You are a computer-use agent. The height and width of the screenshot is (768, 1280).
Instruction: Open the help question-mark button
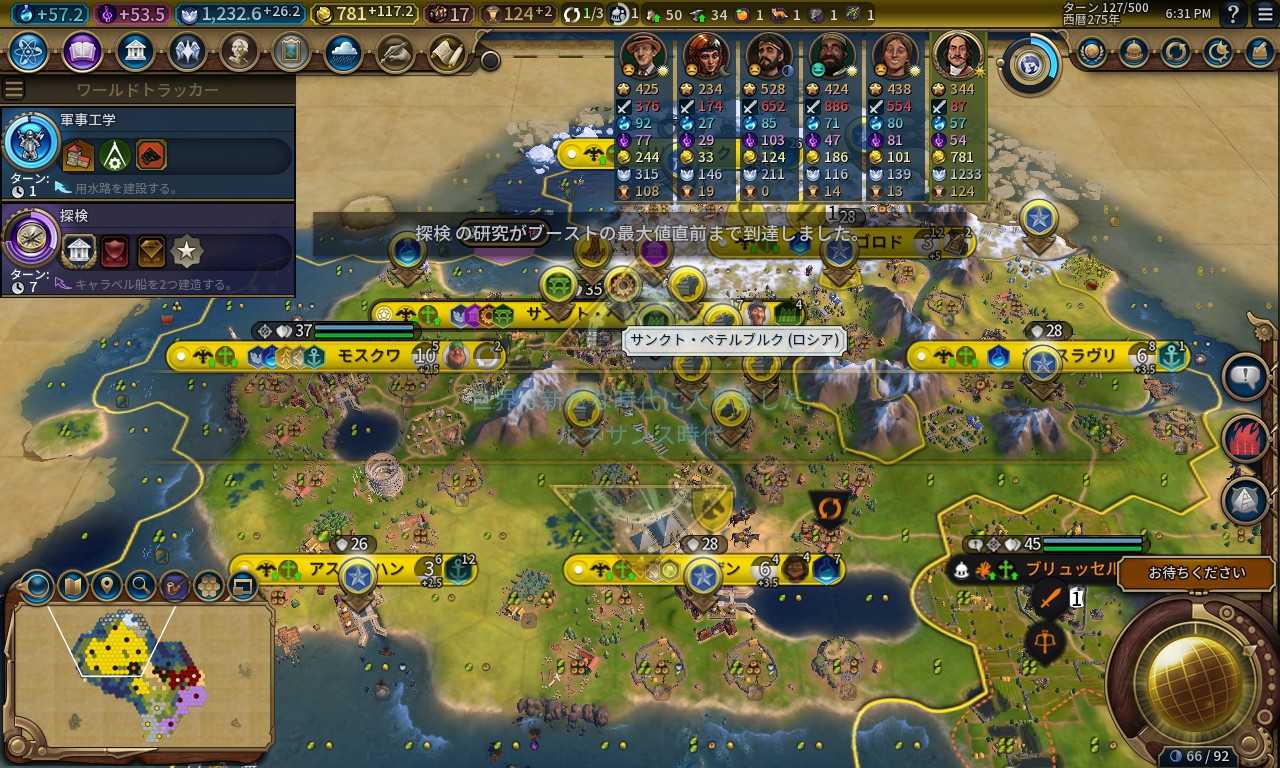coord(1234,14)
